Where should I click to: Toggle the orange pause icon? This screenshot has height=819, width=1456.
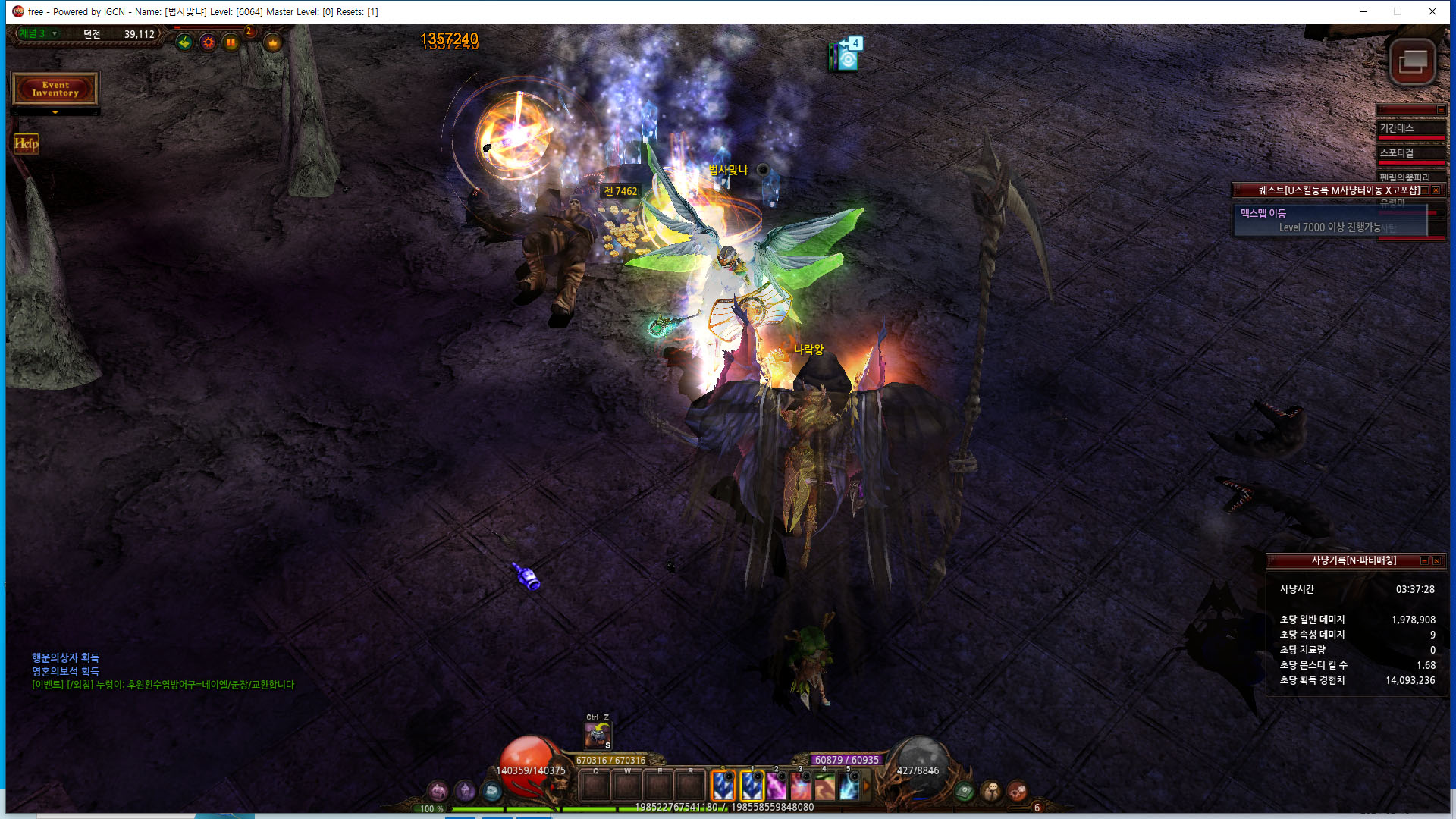pos(231,42)
